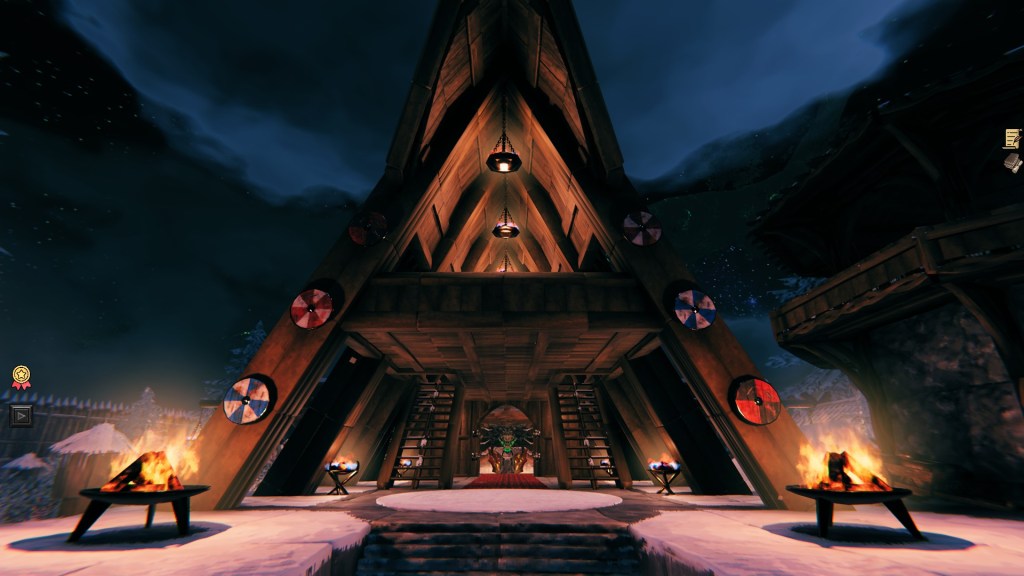Open the parchment and quill icon

pos(1012,138)
